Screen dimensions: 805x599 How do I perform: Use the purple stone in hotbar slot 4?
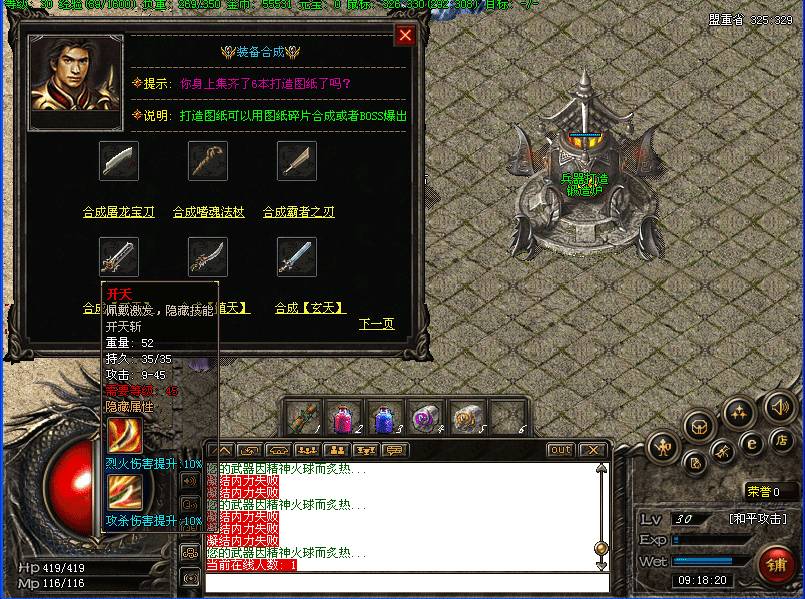pos(426,417)
